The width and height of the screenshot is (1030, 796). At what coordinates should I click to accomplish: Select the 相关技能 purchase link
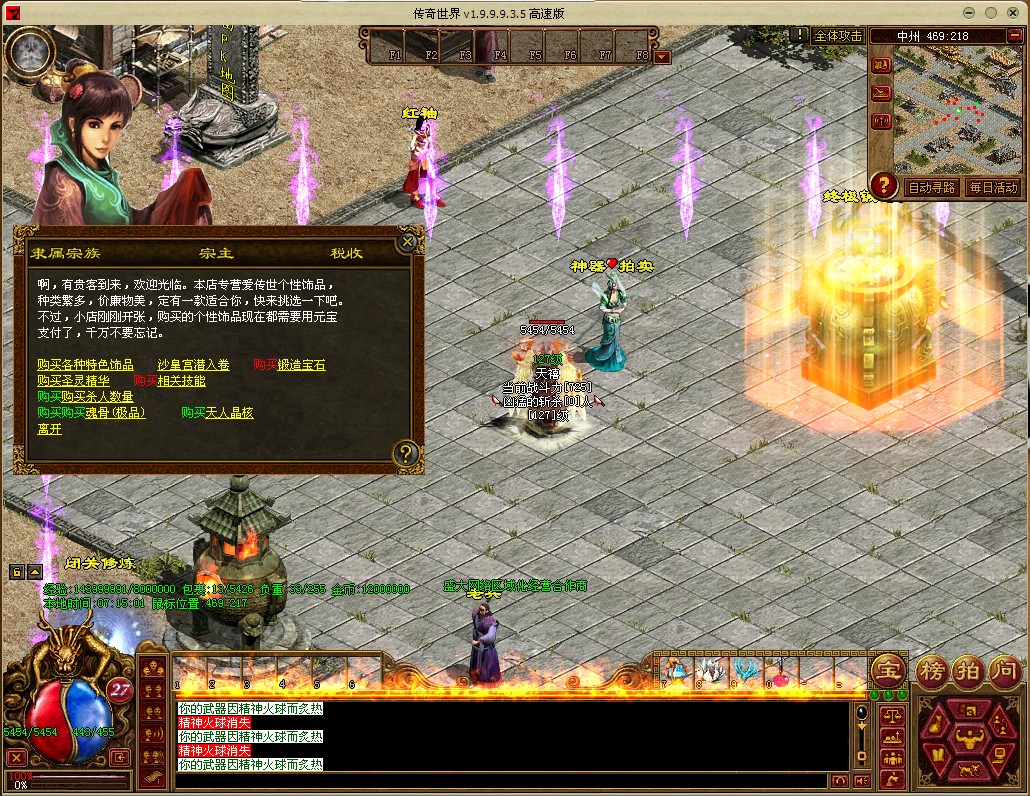pyautogui.click(x=181, y=381)
